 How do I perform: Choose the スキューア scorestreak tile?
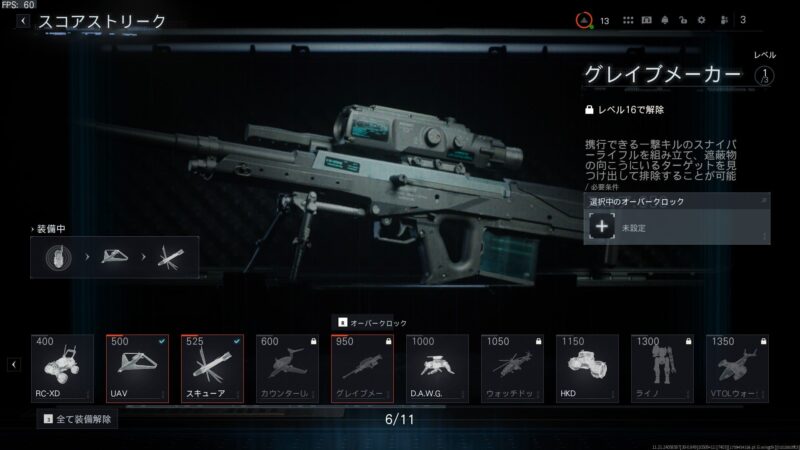click(212, 368)
